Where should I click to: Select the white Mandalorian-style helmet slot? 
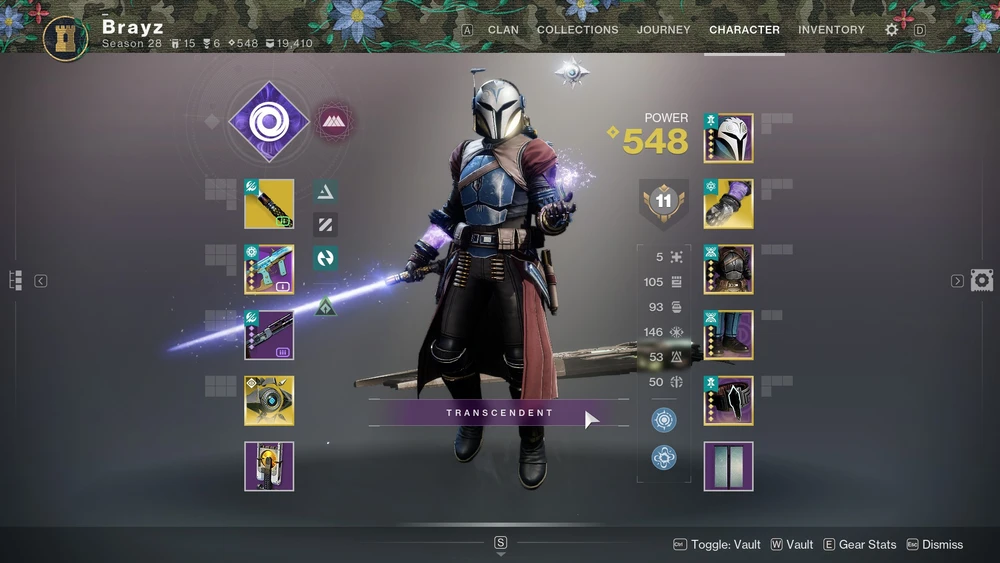click(x=729, y=139)
